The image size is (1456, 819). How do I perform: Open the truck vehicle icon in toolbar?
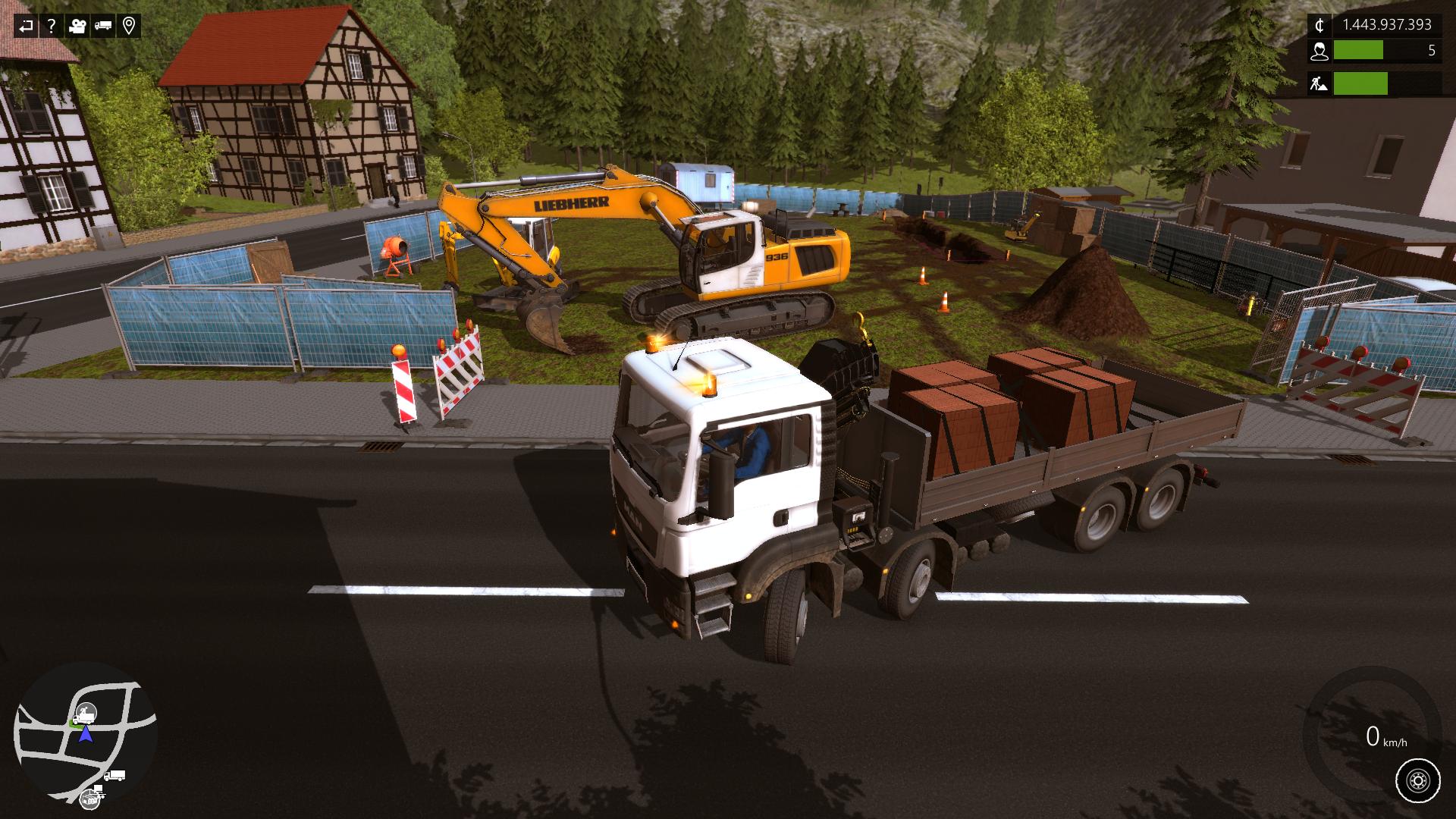[103, 27]
